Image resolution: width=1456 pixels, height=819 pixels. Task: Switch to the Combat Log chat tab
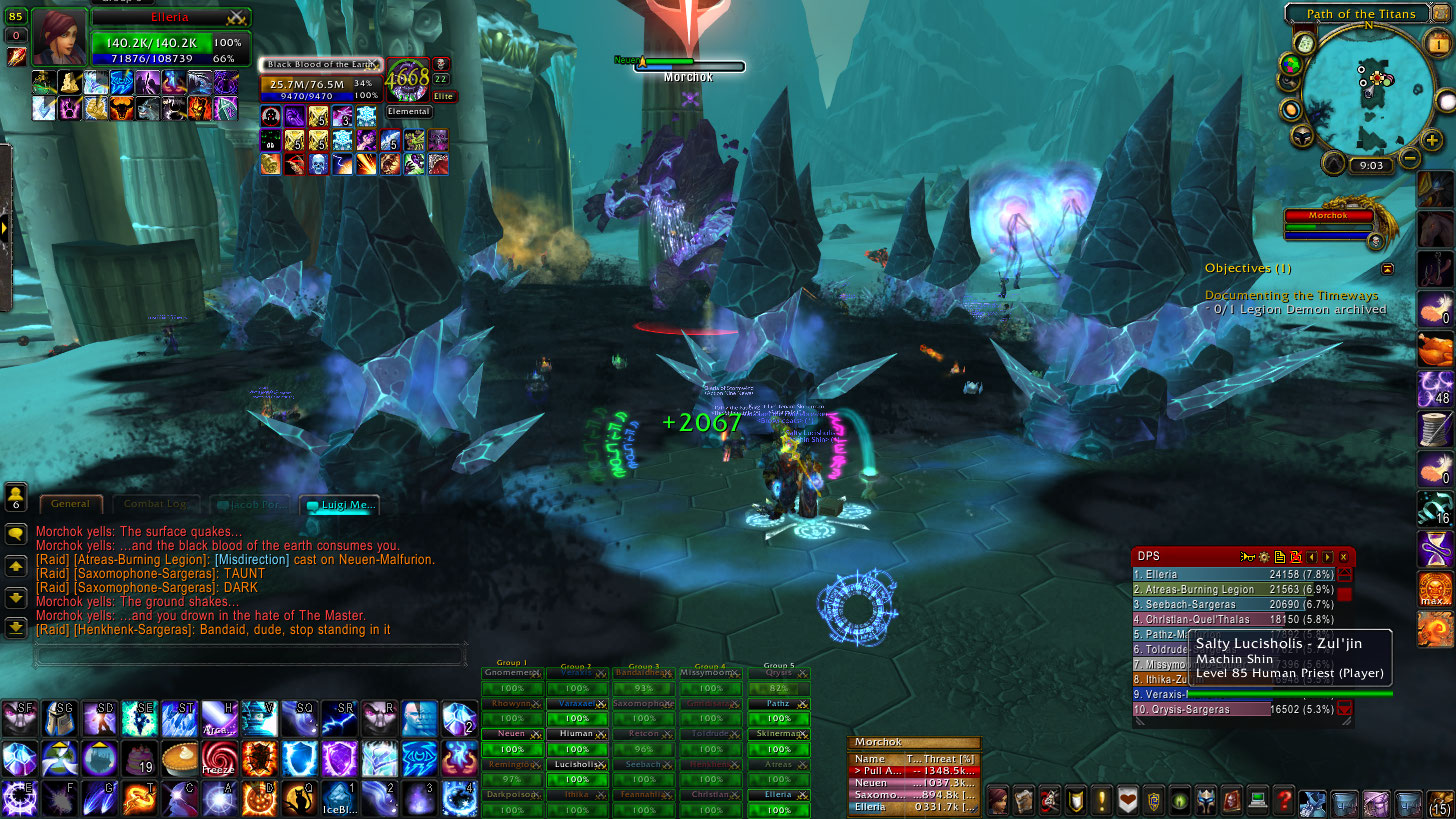[155, 505]
